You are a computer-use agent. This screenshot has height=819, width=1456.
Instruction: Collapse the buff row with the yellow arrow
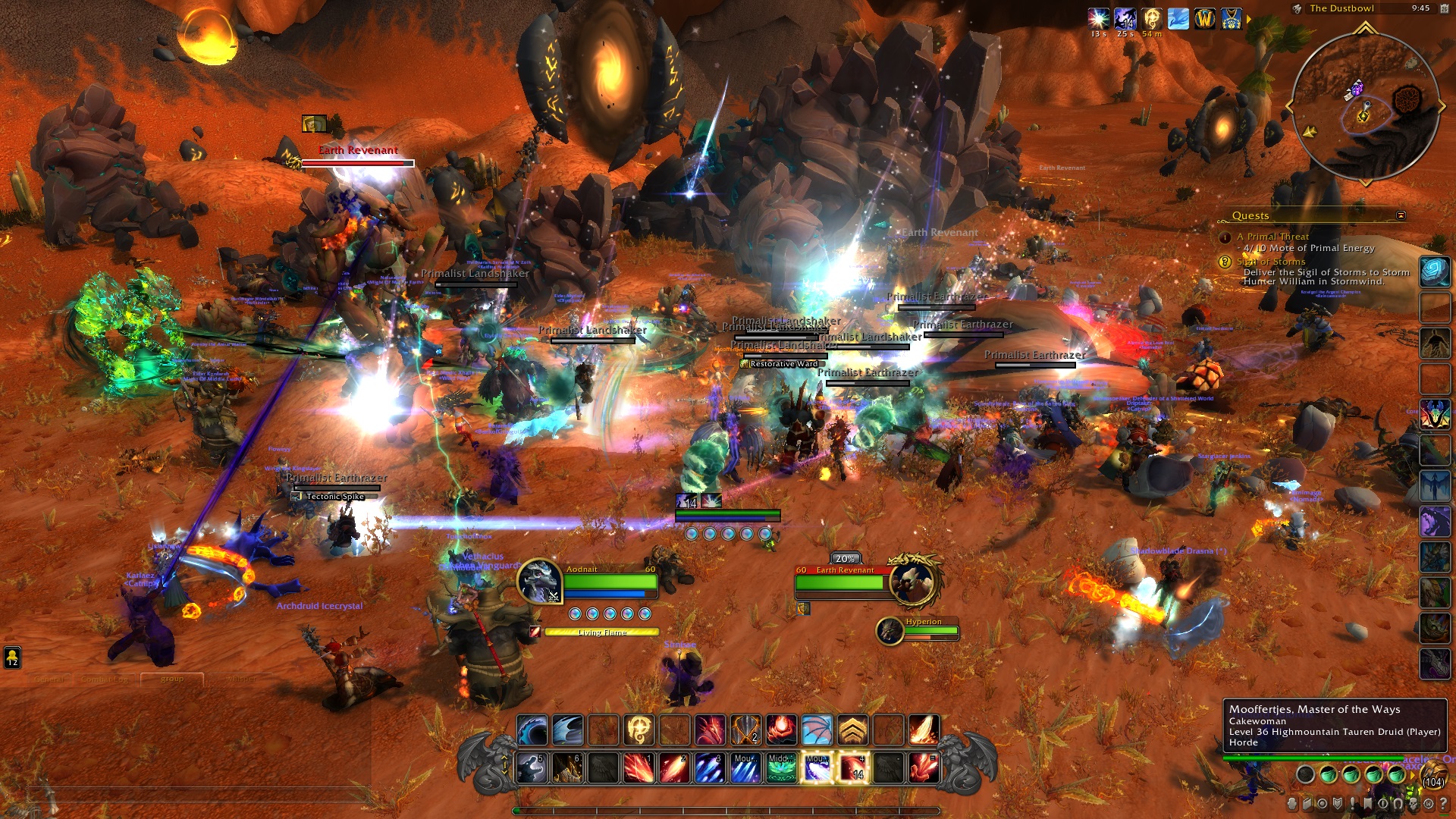click(x=1249, y=19)
